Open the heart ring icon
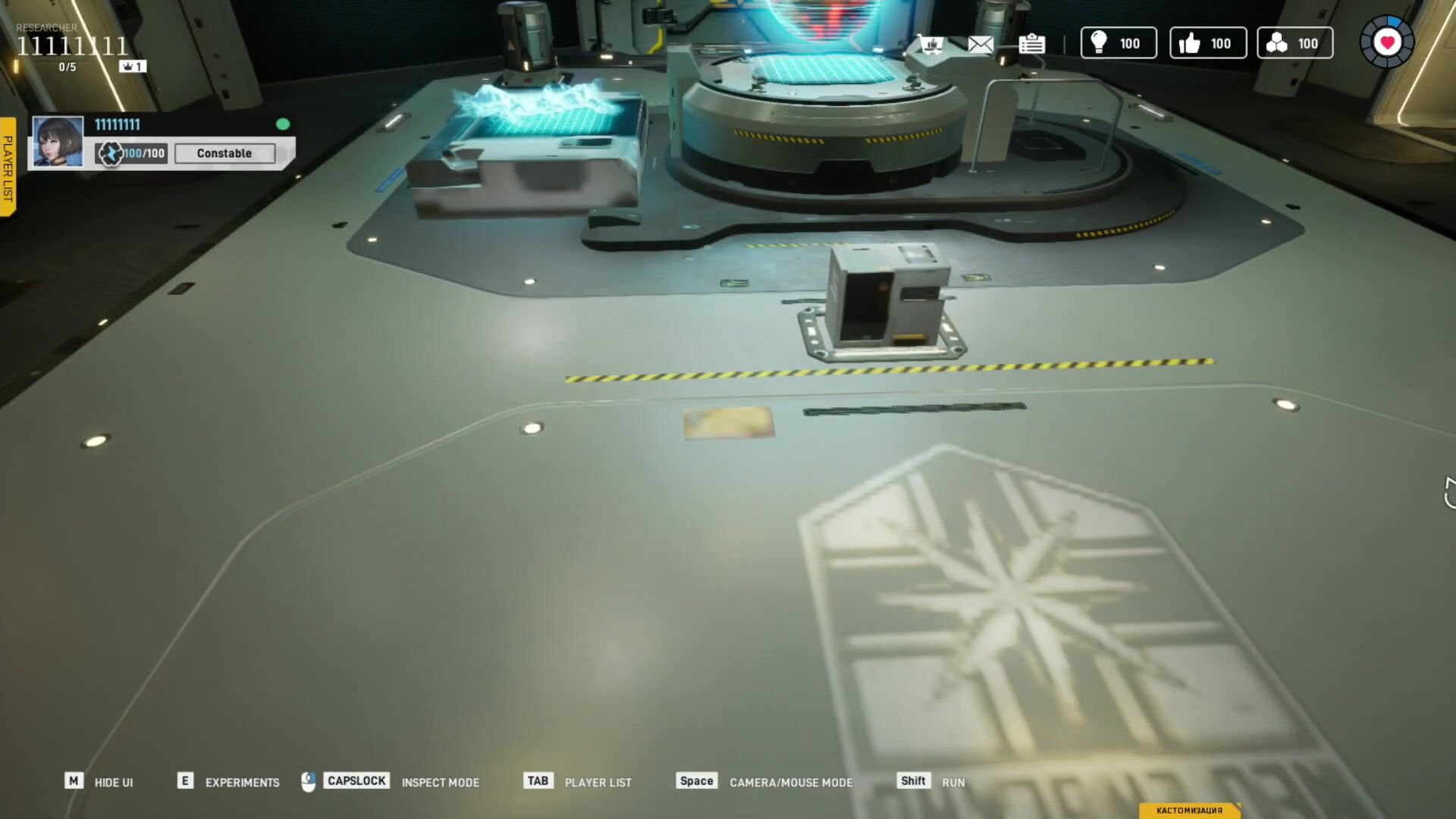The height and width of the screenshot is (819, 1456). click(1387, 42)
